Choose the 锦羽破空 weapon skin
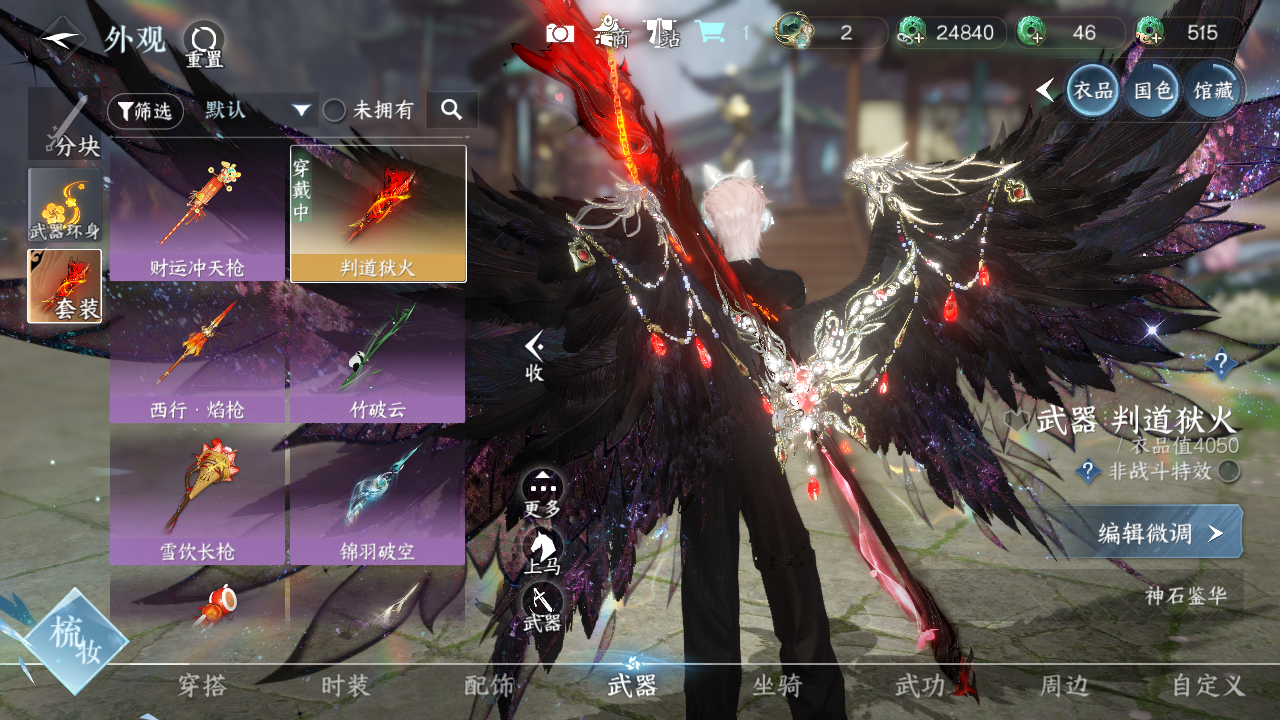The height and width of the screenshot is (720, 1280). pos(377,496)
